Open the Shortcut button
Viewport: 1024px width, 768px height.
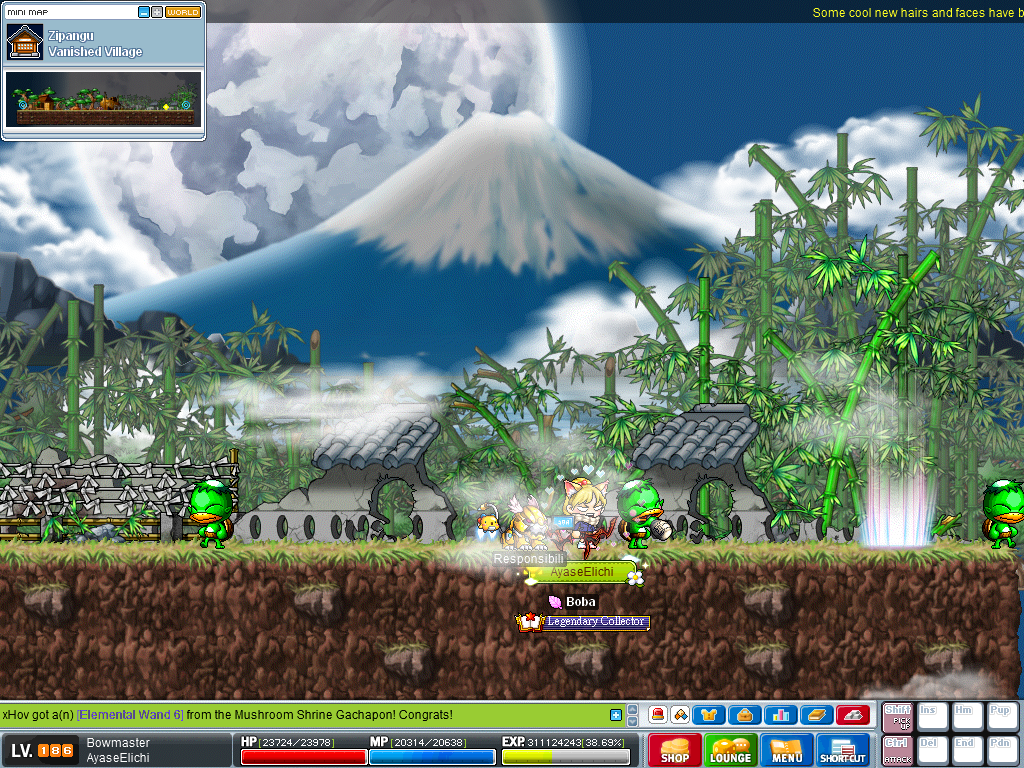(x=843, y=751)
